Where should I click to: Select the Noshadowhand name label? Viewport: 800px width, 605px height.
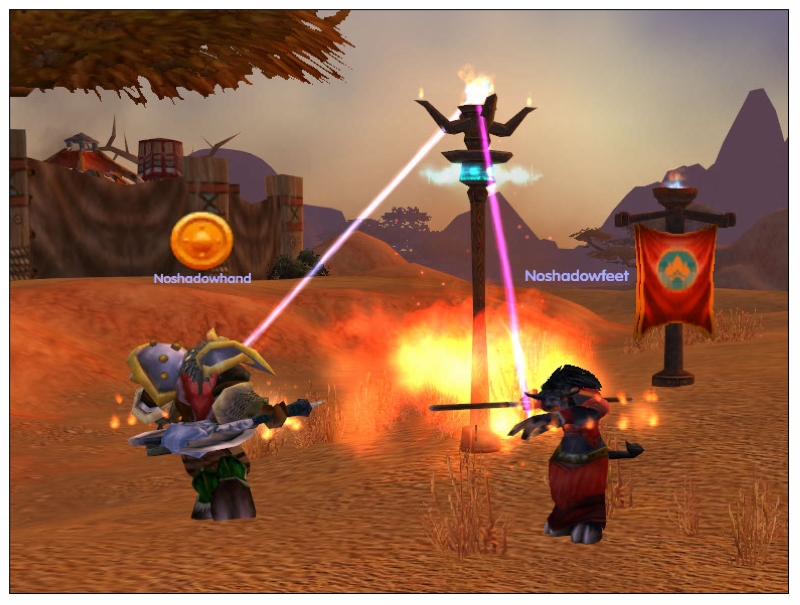point(202,278)
